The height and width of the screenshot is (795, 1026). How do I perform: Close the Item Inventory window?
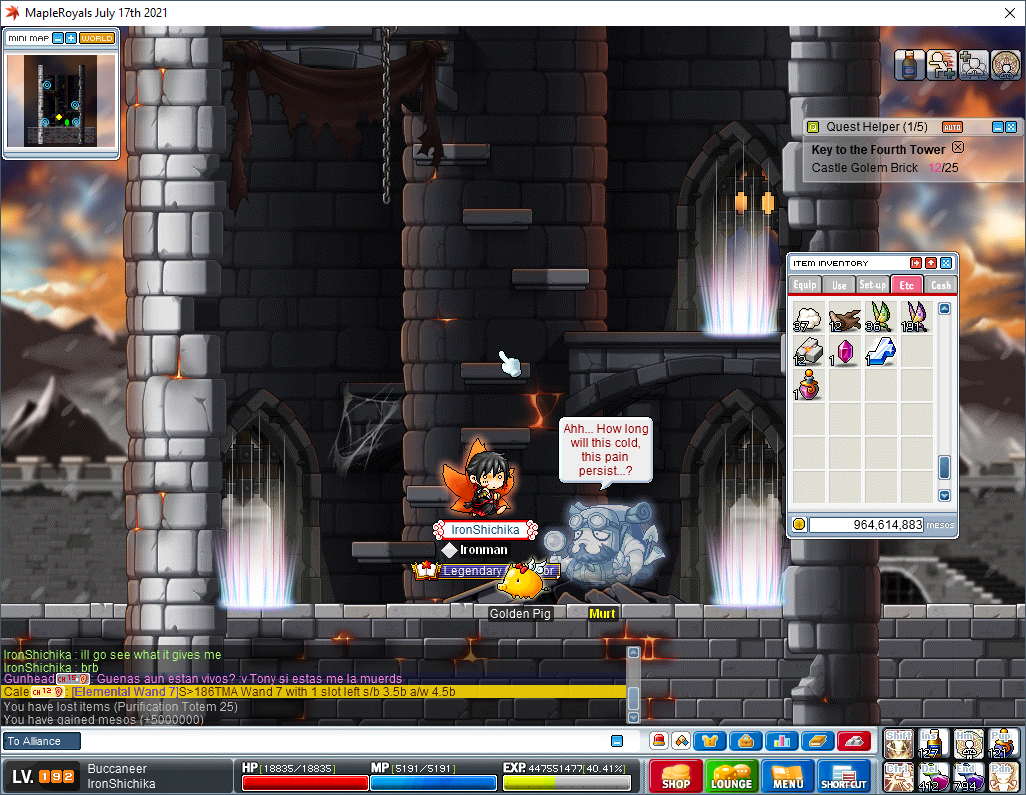tap(946, 263)
